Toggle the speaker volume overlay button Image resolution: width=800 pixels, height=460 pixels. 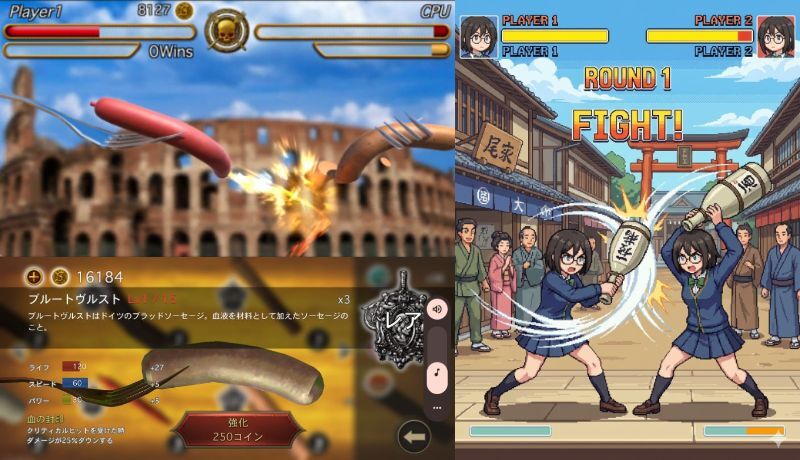coord(437,310)
